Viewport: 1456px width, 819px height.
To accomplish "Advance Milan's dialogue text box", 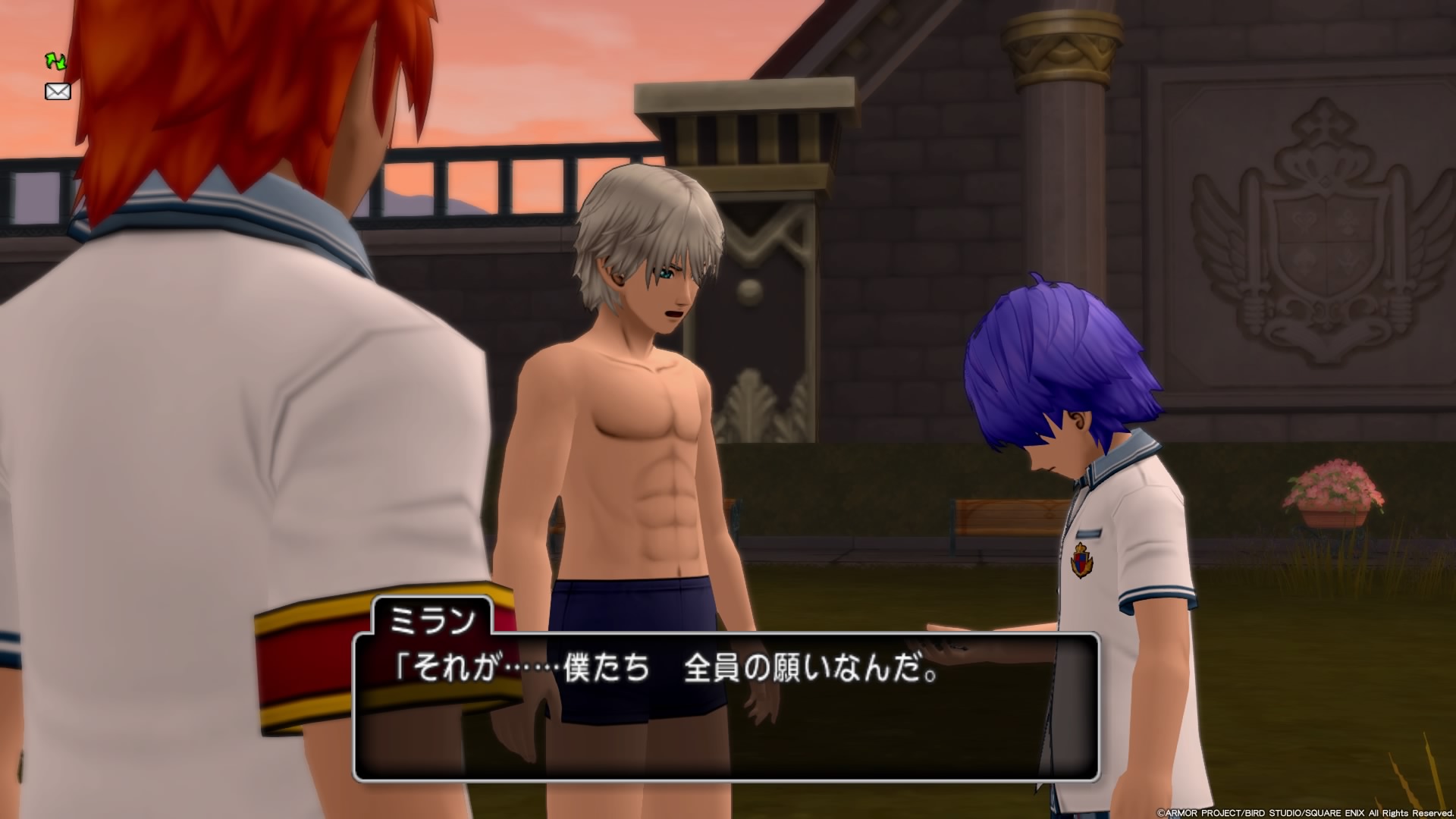I will pos(726,707).
